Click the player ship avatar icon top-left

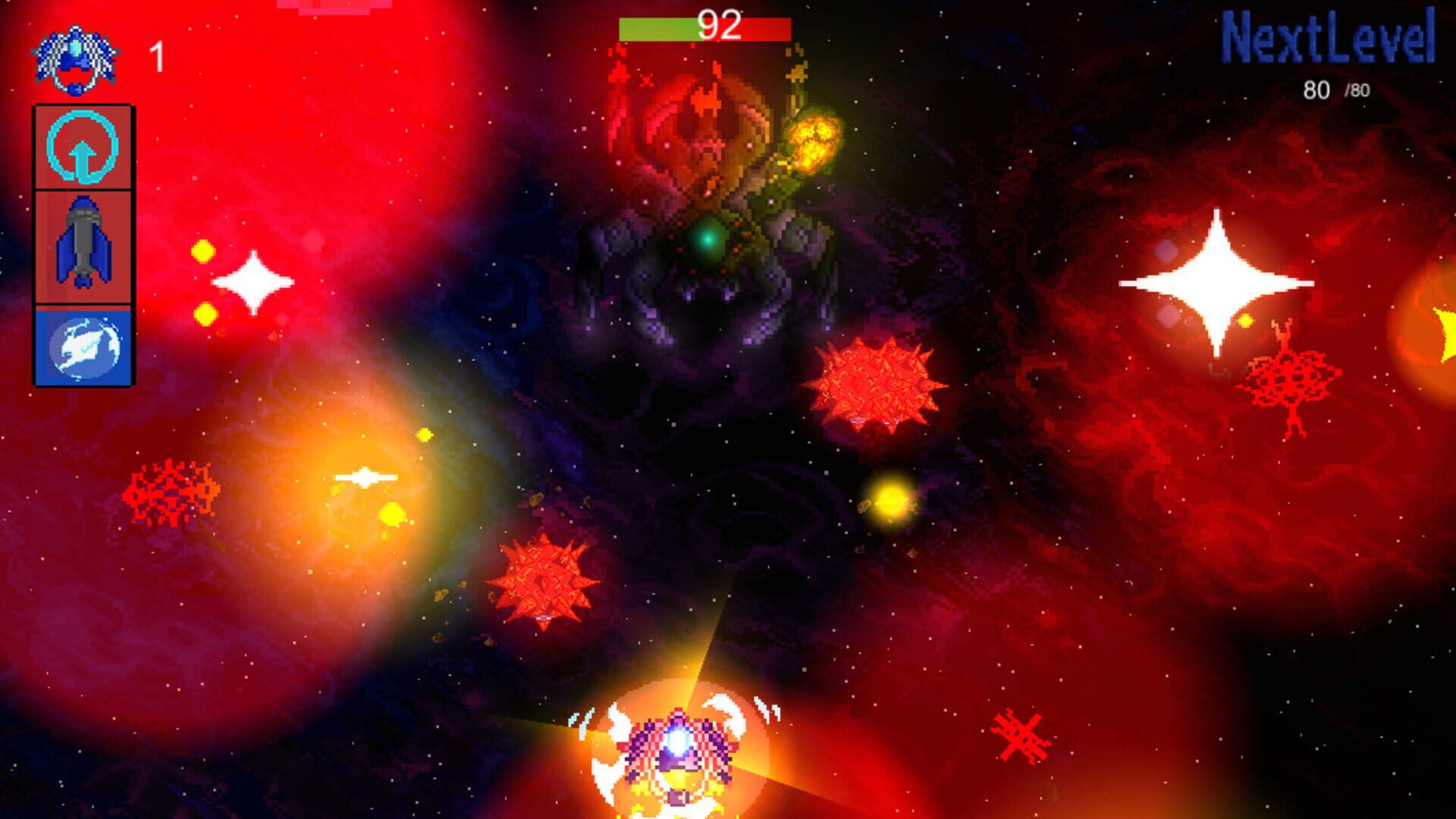click(x=76, y=57)
